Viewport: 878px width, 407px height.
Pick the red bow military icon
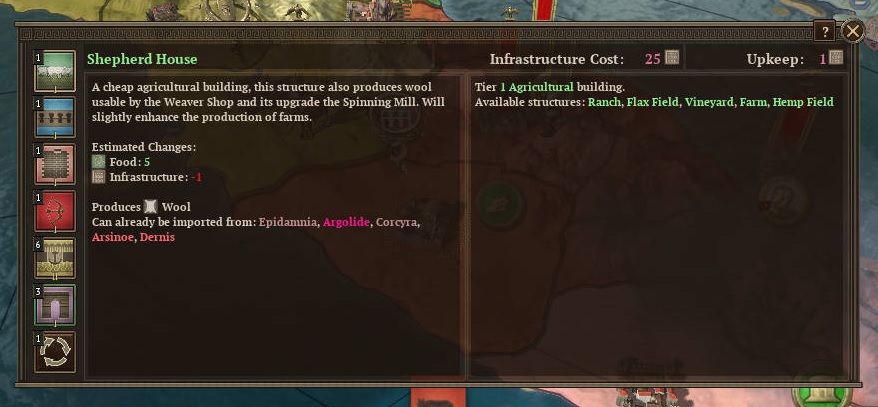55,211
